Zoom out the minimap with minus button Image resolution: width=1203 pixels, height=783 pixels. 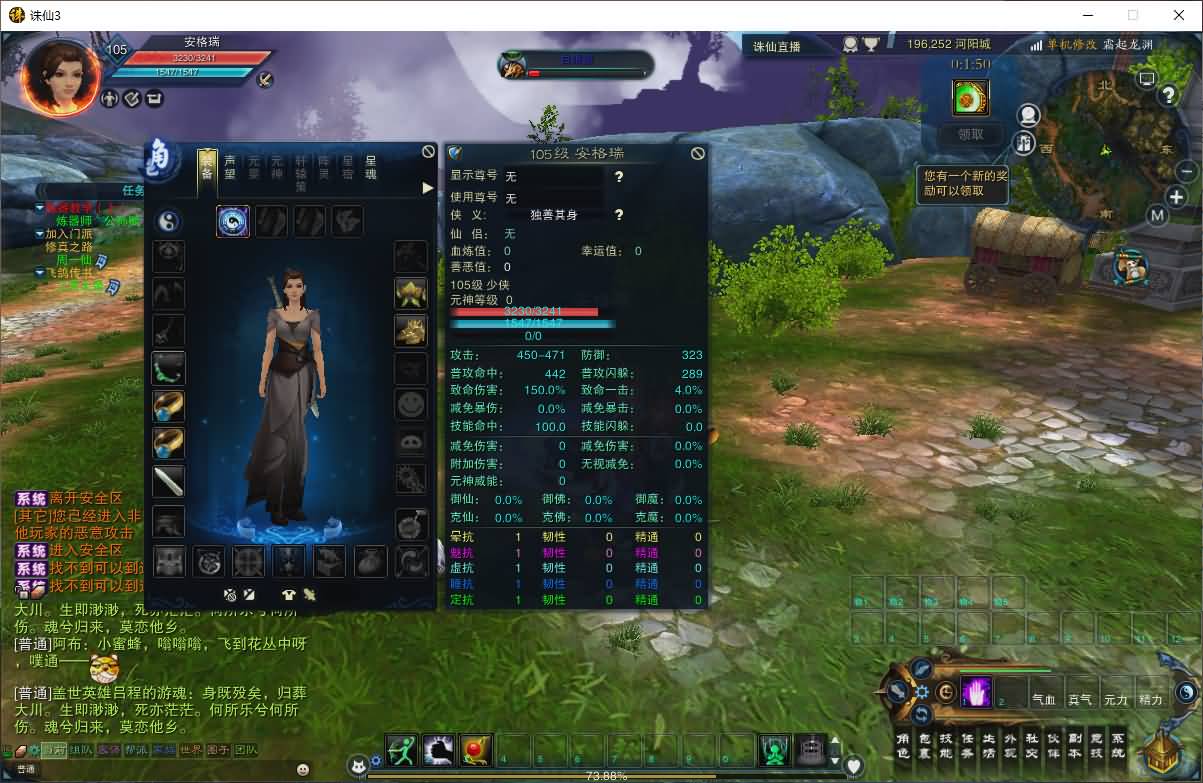(1186, 171)
